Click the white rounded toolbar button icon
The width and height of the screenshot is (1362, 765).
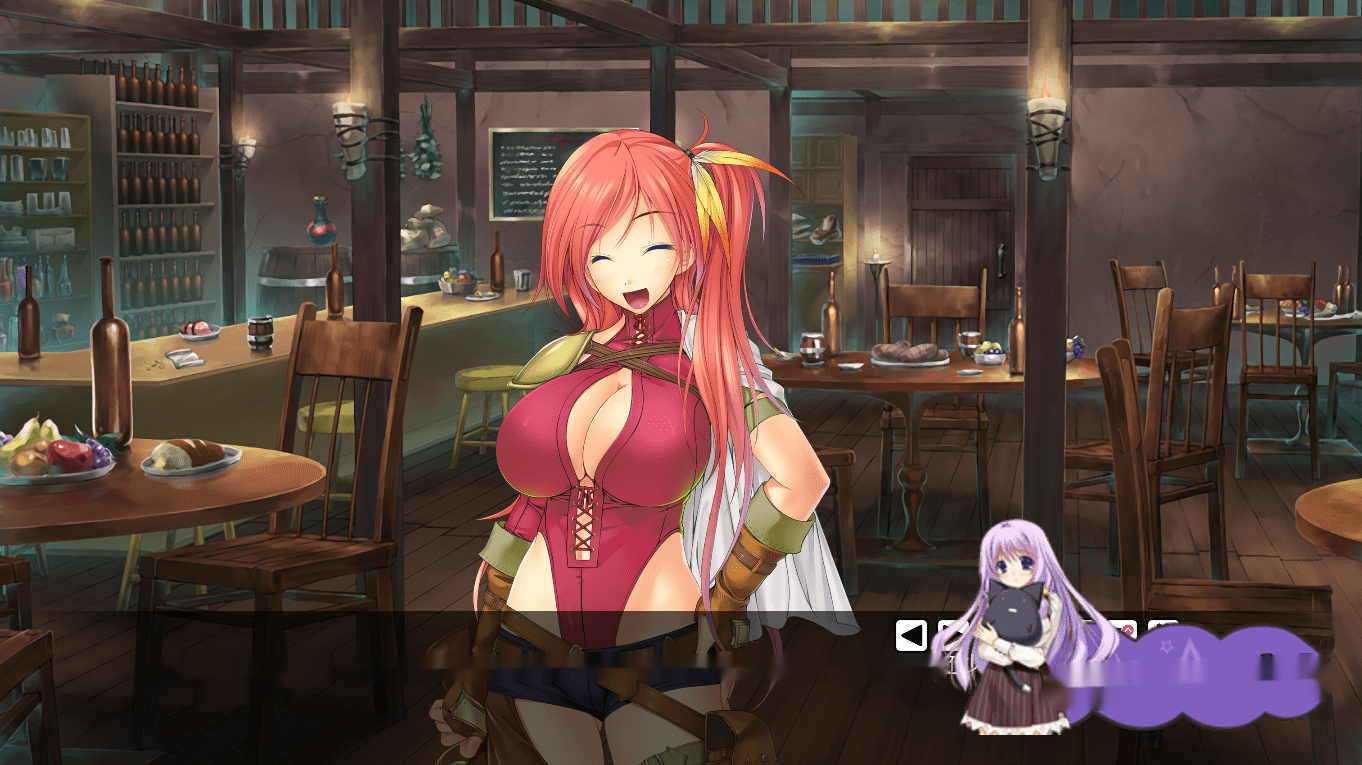(911, 634)
